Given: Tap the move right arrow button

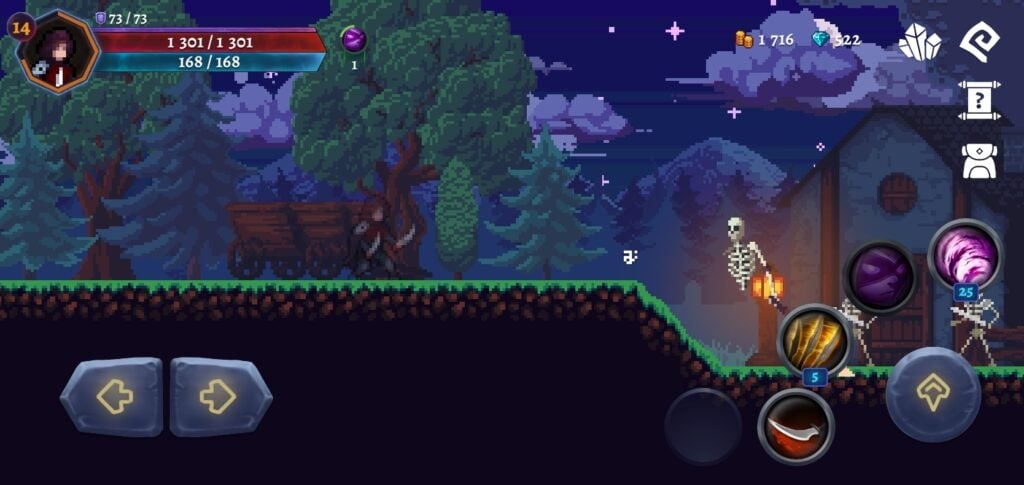Looking at the screenshot, I should 220,397.
